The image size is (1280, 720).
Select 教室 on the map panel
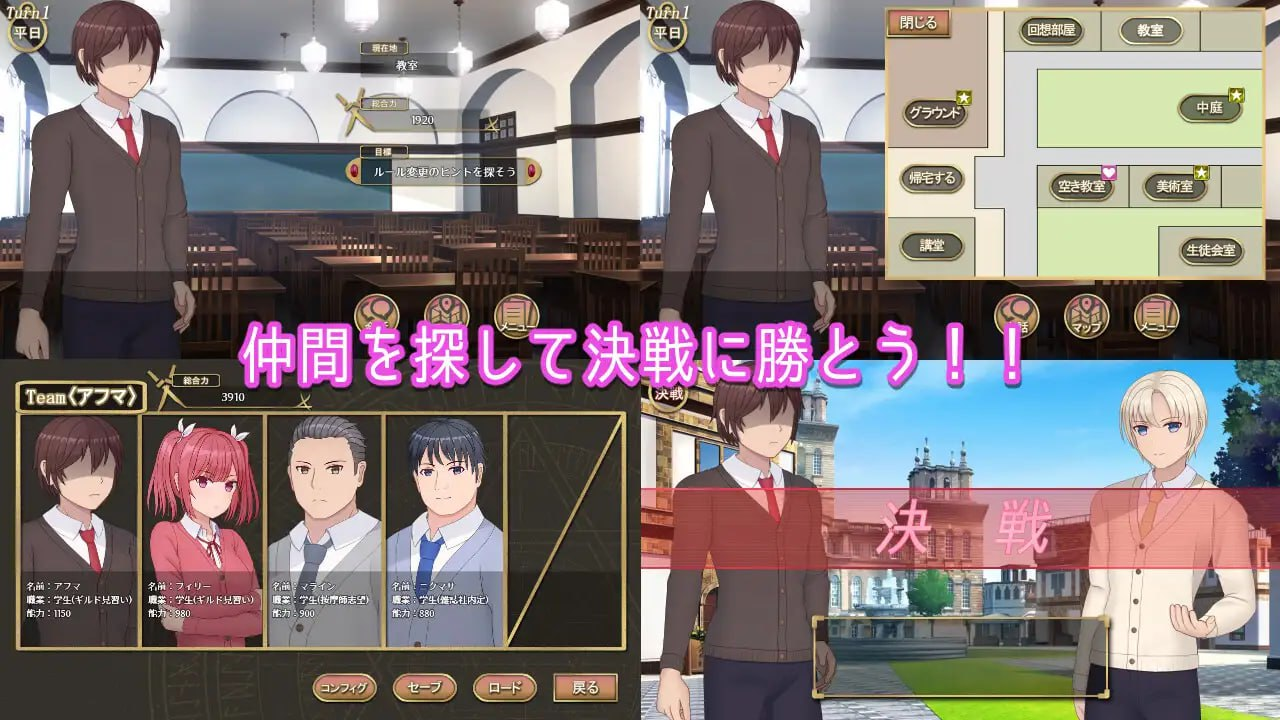tap(1152, 30)
